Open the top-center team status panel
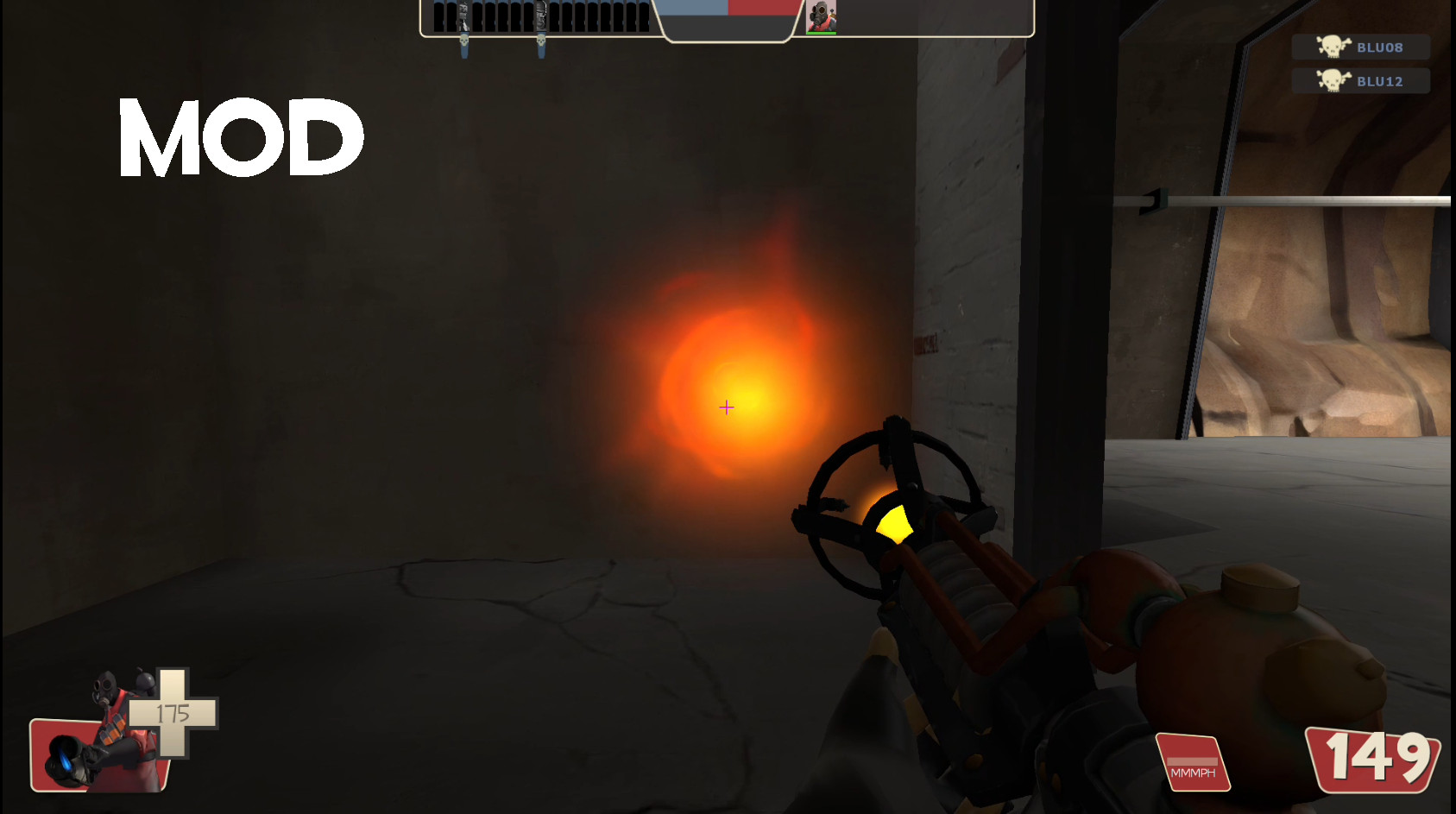Screen dimensions: 1456x814 coord(725,17)
